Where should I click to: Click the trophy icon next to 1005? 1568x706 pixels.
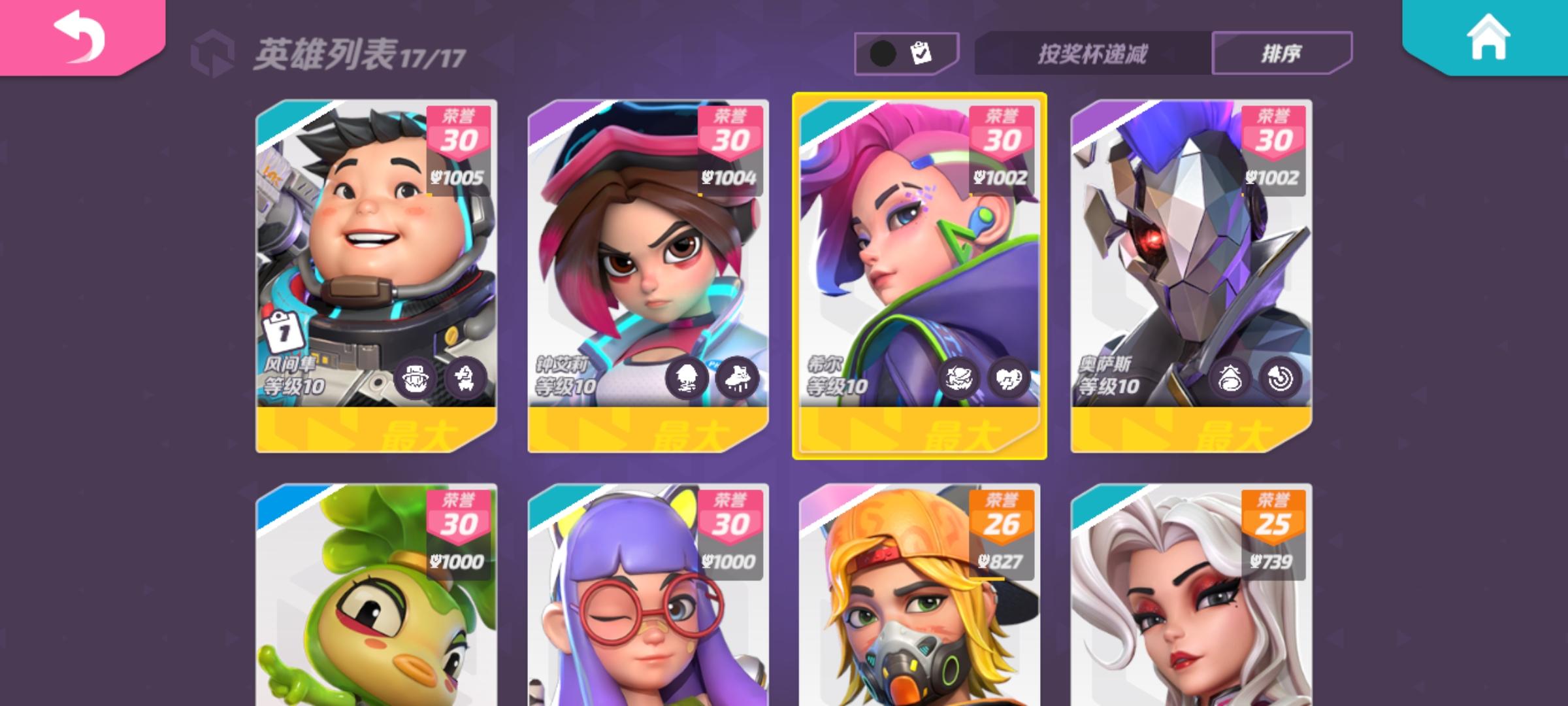pos(434,176)
